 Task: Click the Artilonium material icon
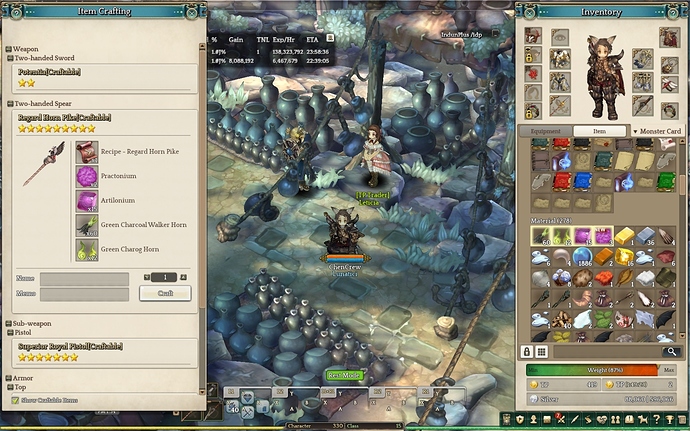86,200
